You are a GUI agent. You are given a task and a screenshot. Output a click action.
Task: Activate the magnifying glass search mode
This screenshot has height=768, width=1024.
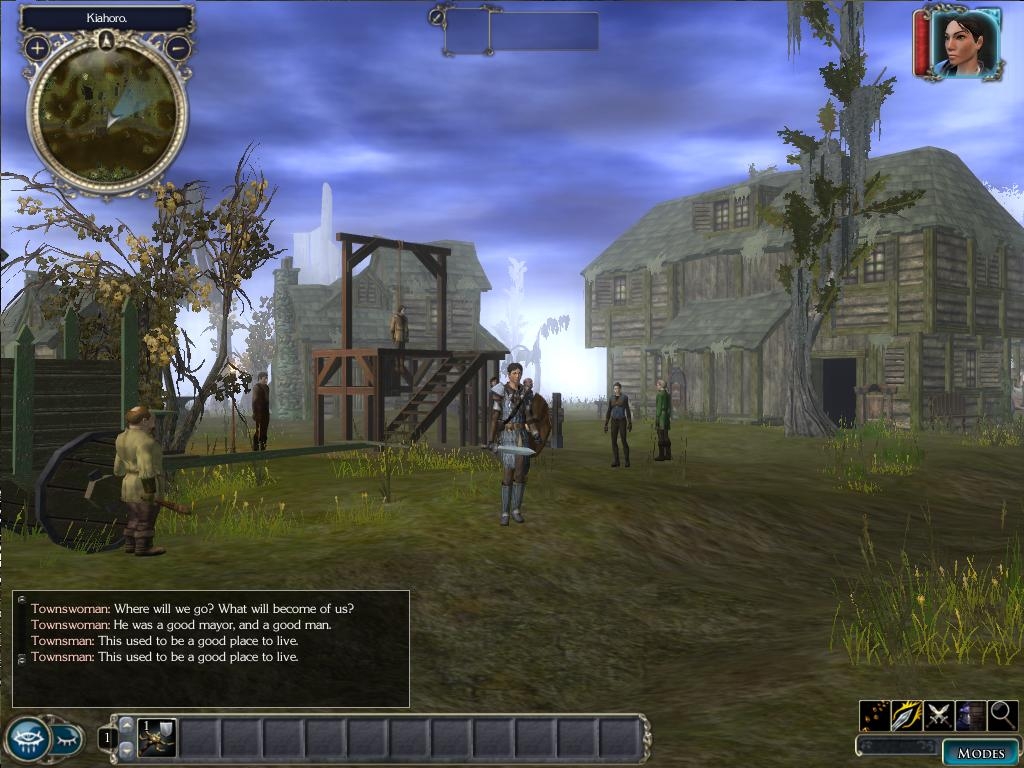[1002, 715]
